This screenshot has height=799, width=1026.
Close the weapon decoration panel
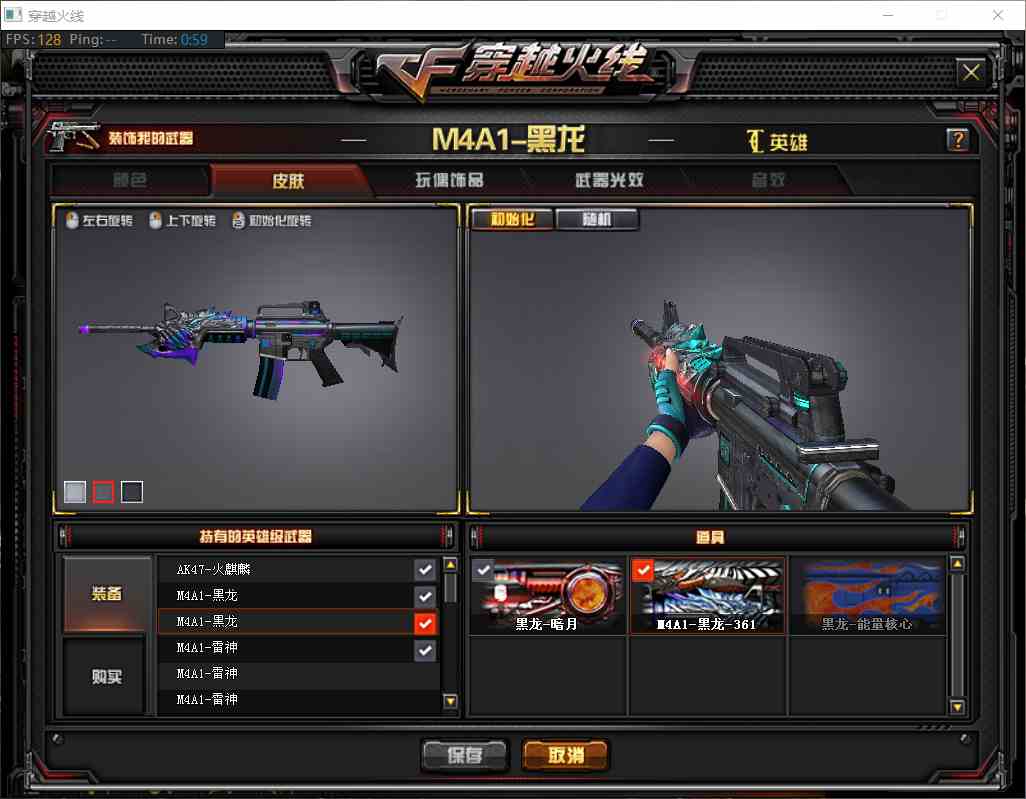click(x=970, y=72)
